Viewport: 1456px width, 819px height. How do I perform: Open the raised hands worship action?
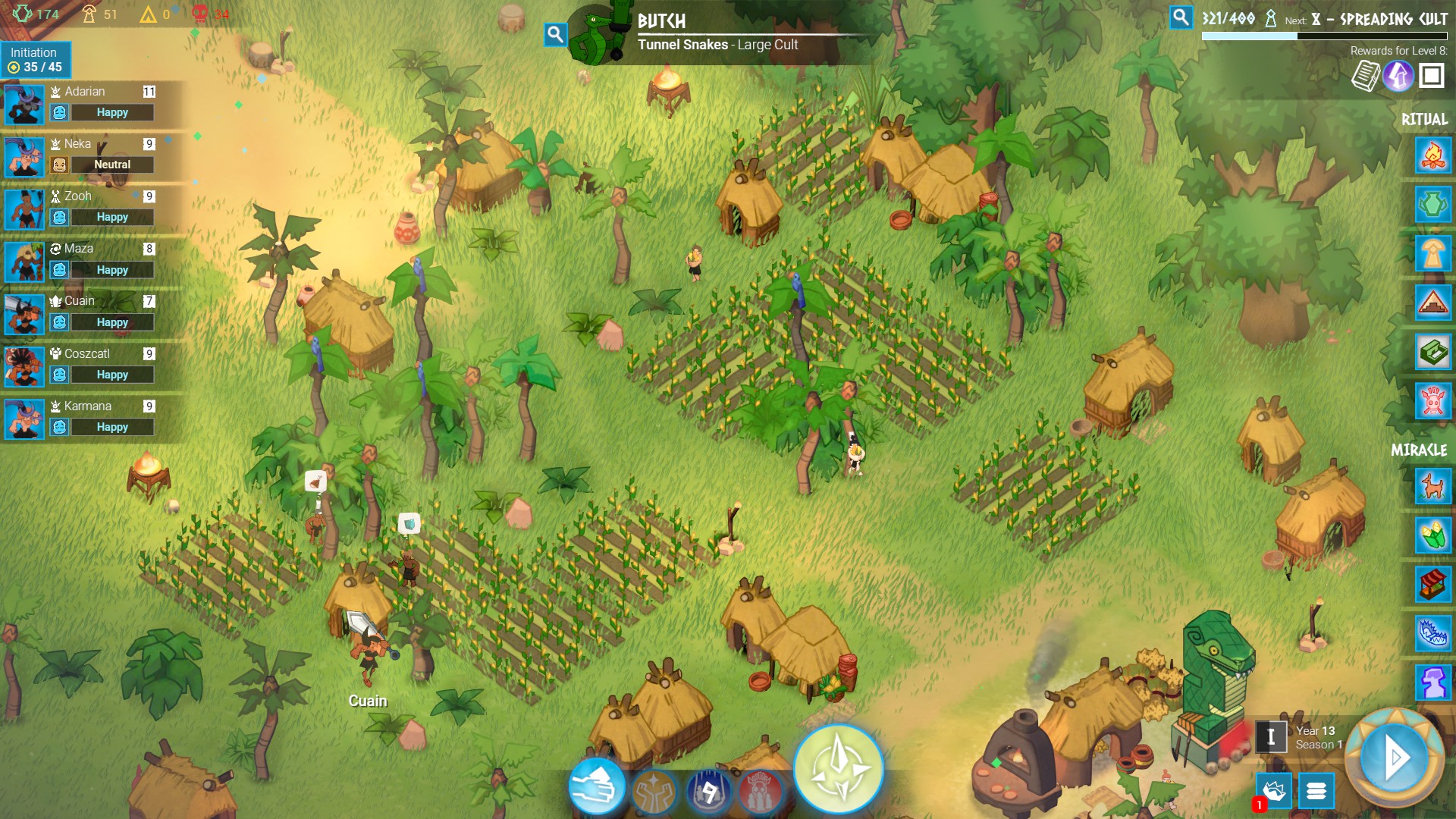click(x=654, y=792)
